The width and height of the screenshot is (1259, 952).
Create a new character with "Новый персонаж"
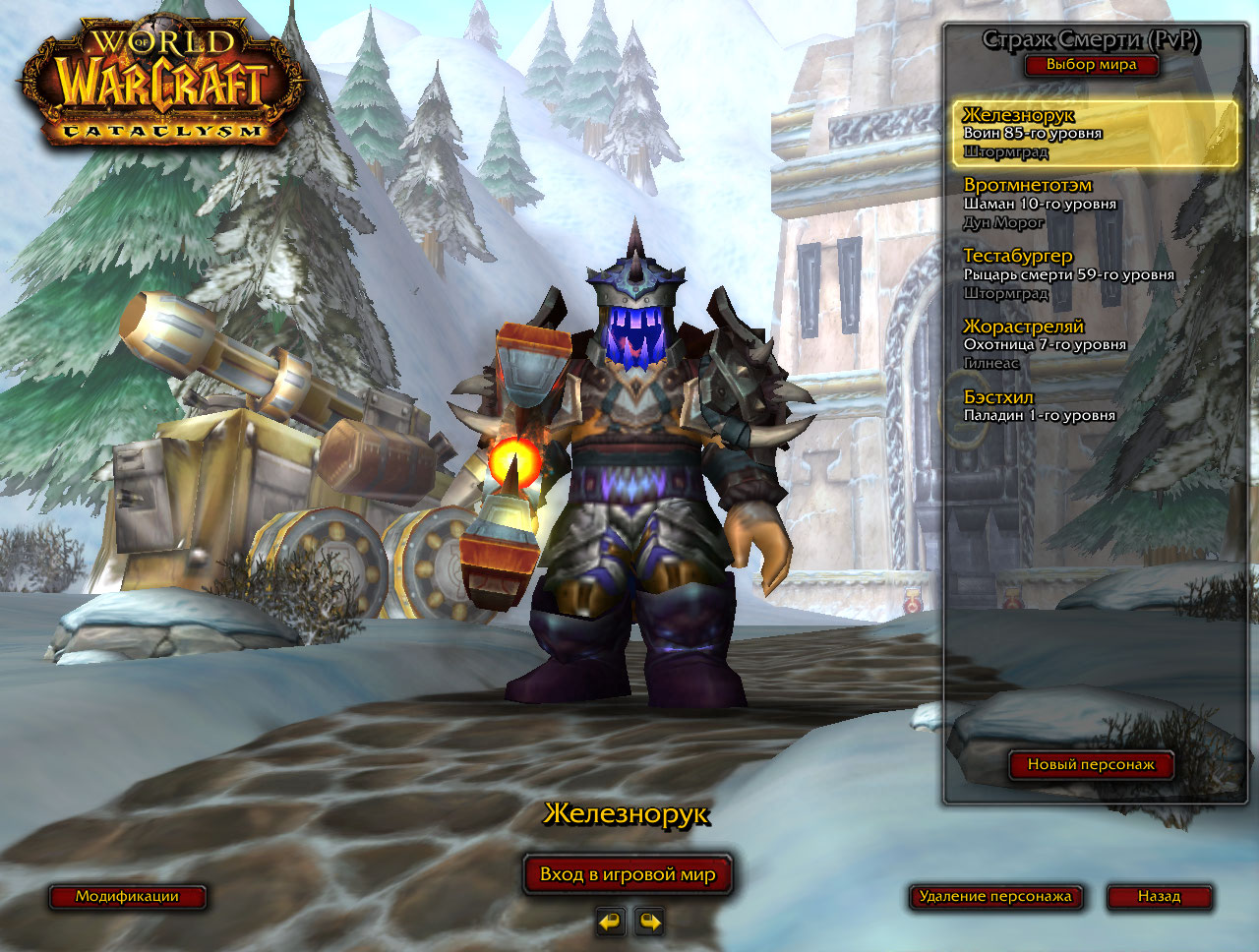pos(1091,764)
